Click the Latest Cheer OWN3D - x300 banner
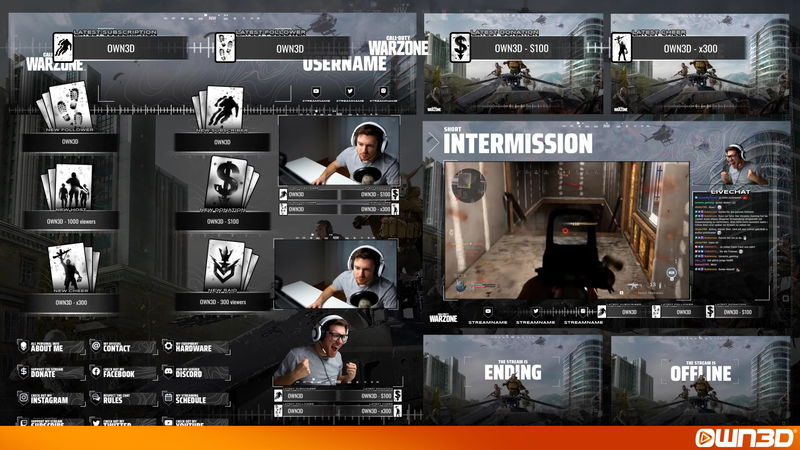The image size is (800, 450). click(690, 48)
